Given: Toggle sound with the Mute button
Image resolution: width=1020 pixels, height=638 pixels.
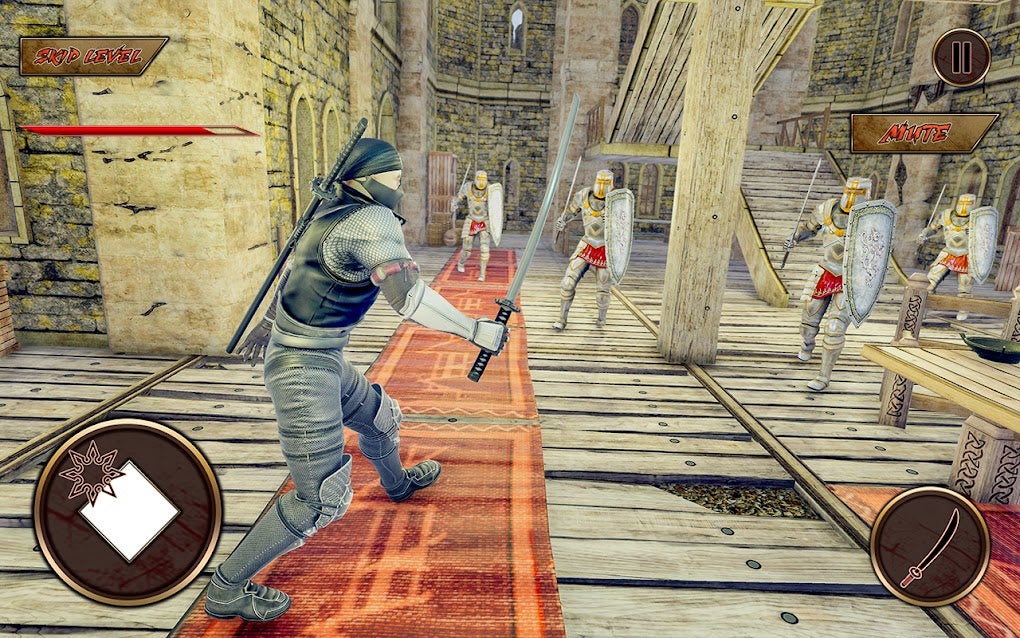Looking at the screenshot, I should coord(923,133).
